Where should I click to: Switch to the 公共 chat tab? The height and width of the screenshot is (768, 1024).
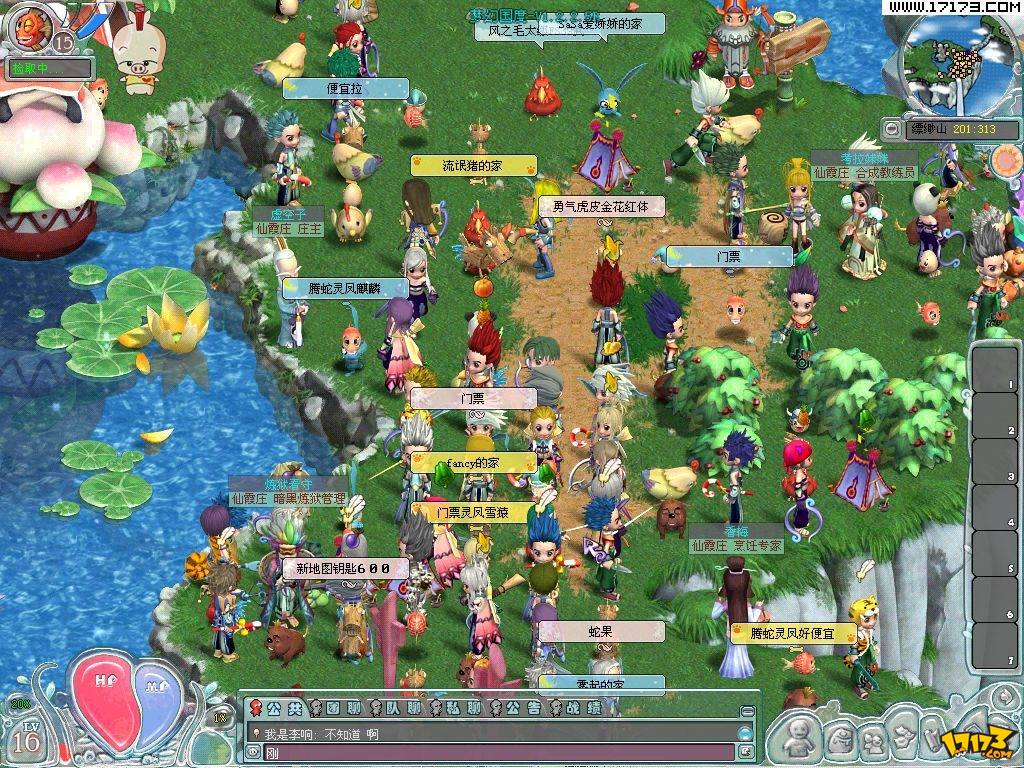(276, 708)
